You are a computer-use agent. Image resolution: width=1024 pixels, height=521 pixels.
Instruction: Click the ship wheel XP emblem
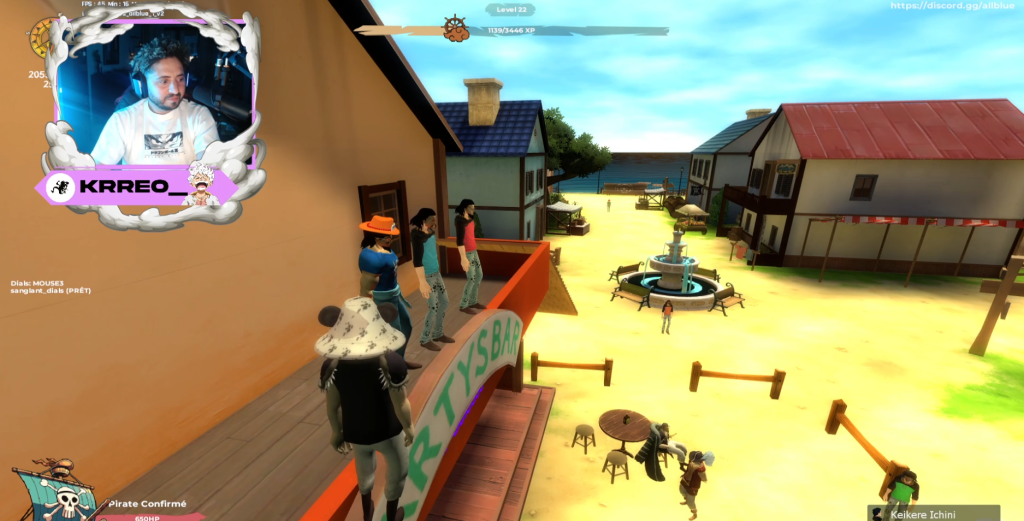tap(457, 28)
